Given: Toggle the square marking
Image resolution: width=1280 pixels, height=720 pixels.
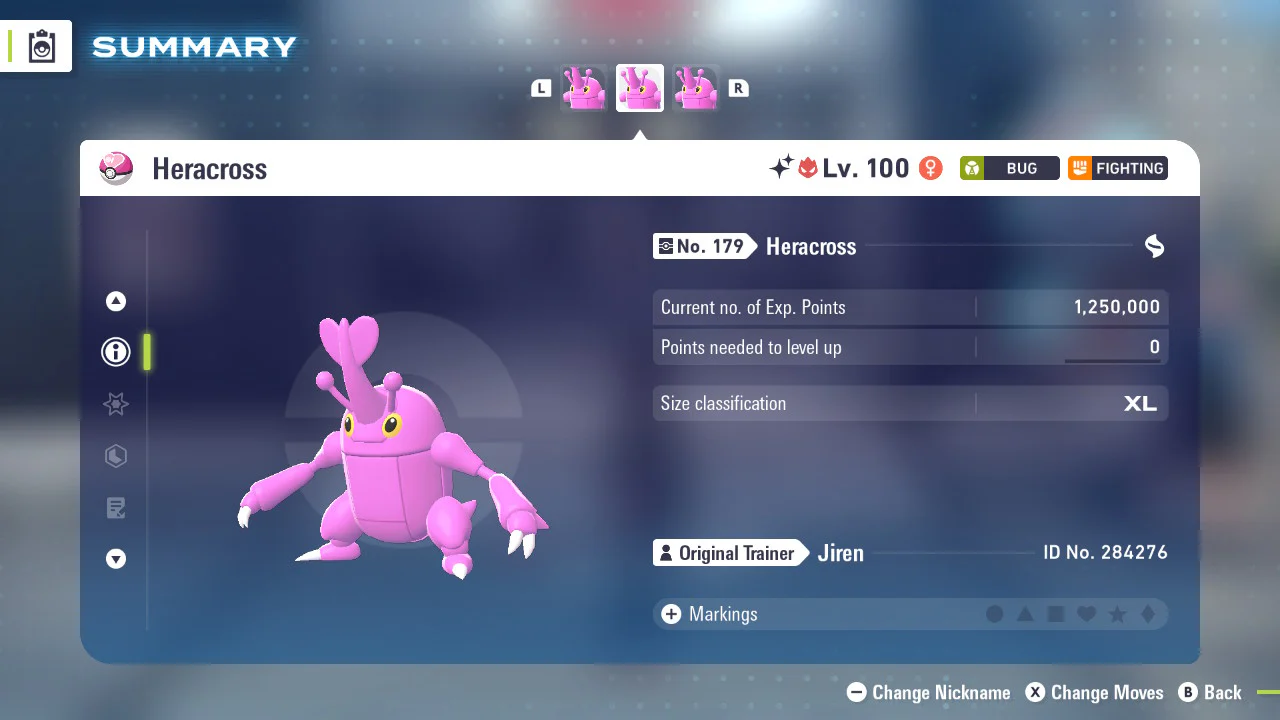Looking at the screenshot, I should (1056, 614).
